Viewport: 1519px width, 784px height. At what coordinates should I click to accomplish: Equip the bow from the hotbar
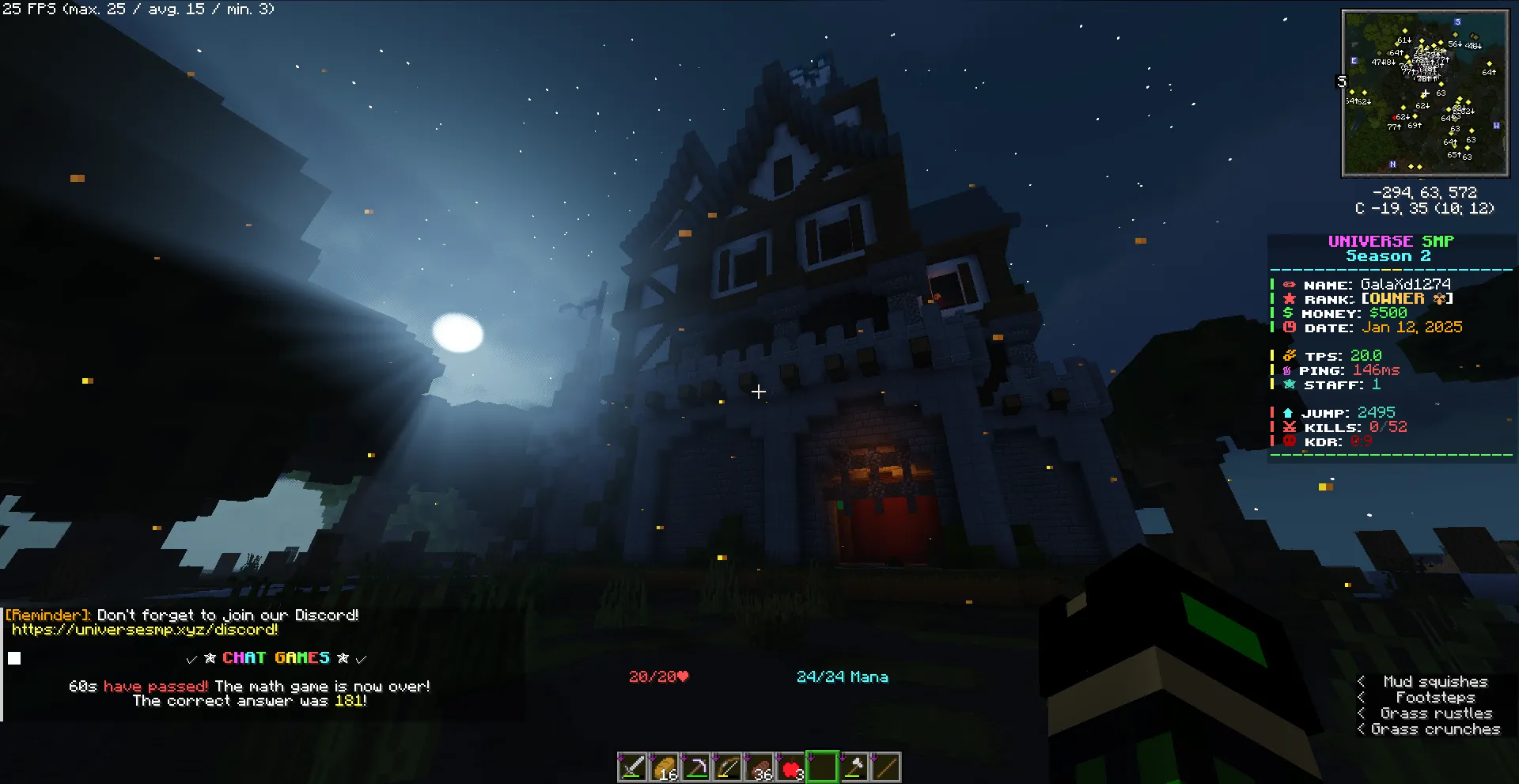(728, 767)
